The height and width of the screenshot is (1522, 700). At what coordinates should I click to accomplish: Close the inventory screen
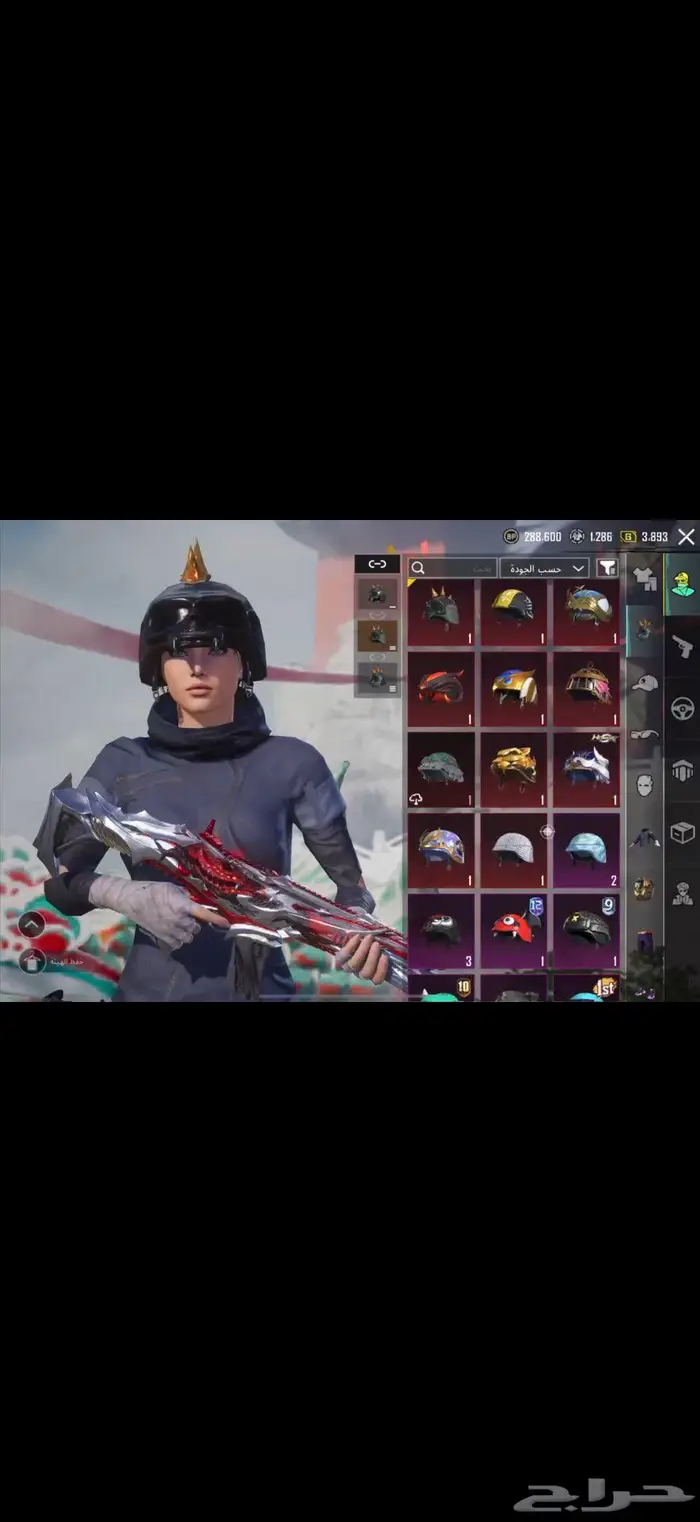pyautogui.click(x=686, y=537)
